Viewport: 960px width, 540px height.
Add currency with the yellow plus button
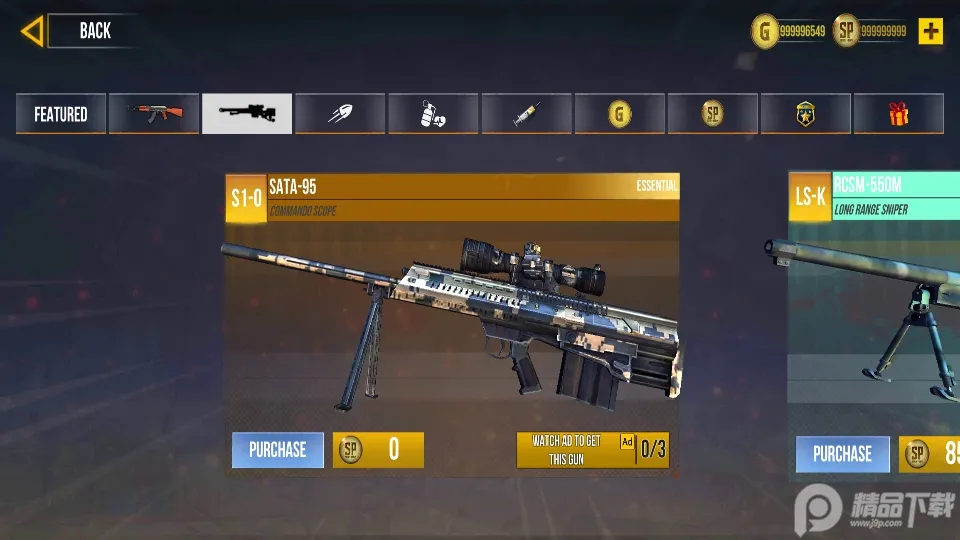[x=931, y=31]
